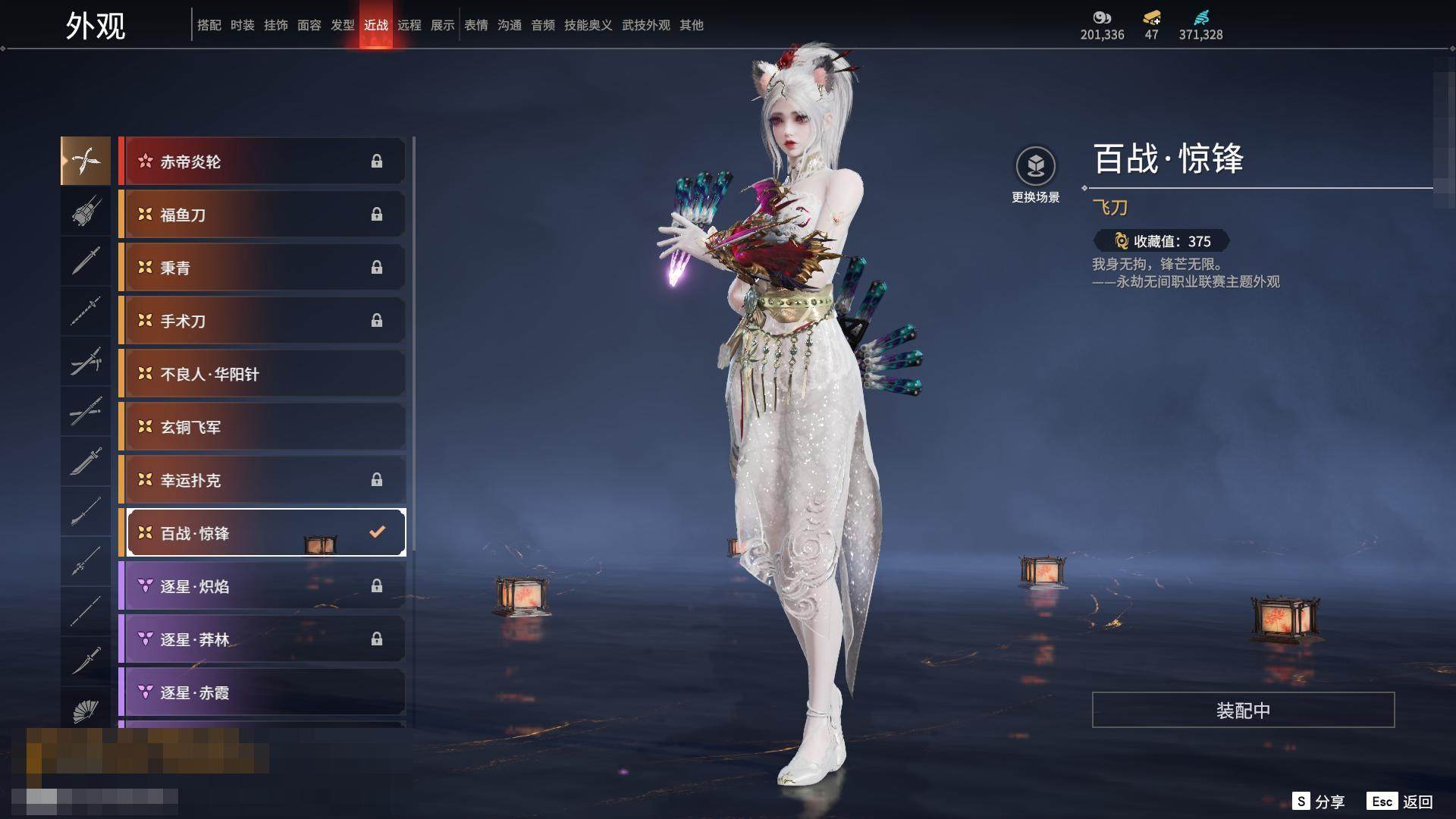Image resolution: width=1456 pixels, height=819 pixels.
Task: Show the 技能奥义 tab
Action: click(x=588, y=25)
